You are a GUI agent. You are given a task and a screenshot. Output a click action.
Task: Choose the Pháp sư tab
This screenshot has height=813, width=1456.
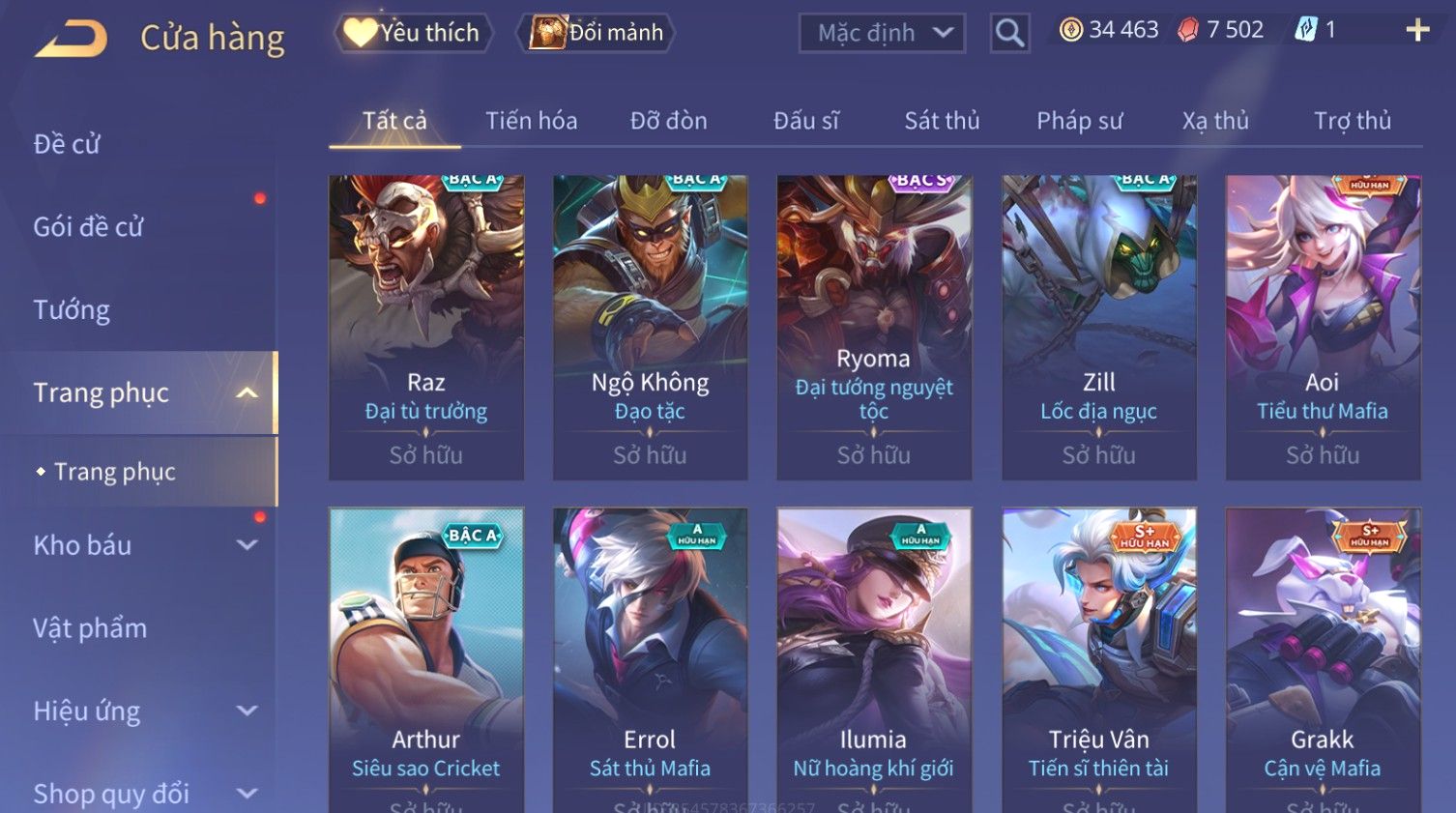(x=1079, y=121)
